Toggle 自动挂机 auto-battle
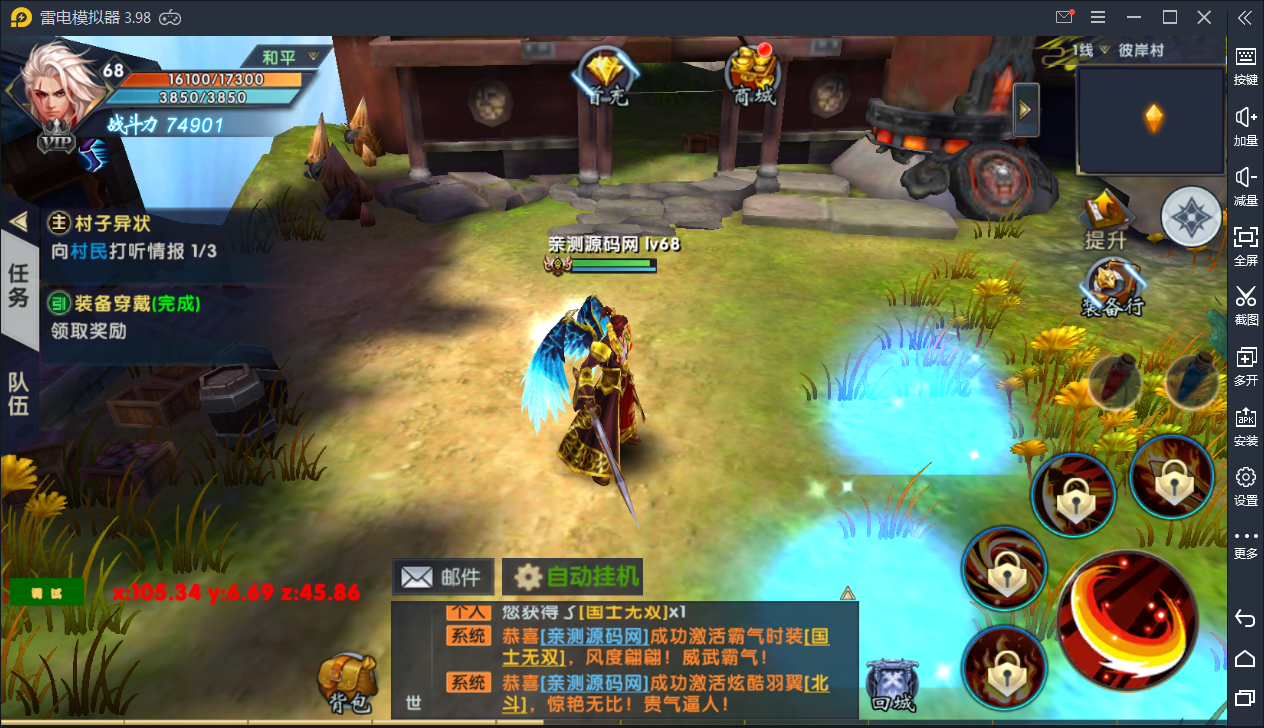1264x728 pixels. click(573, 577)
